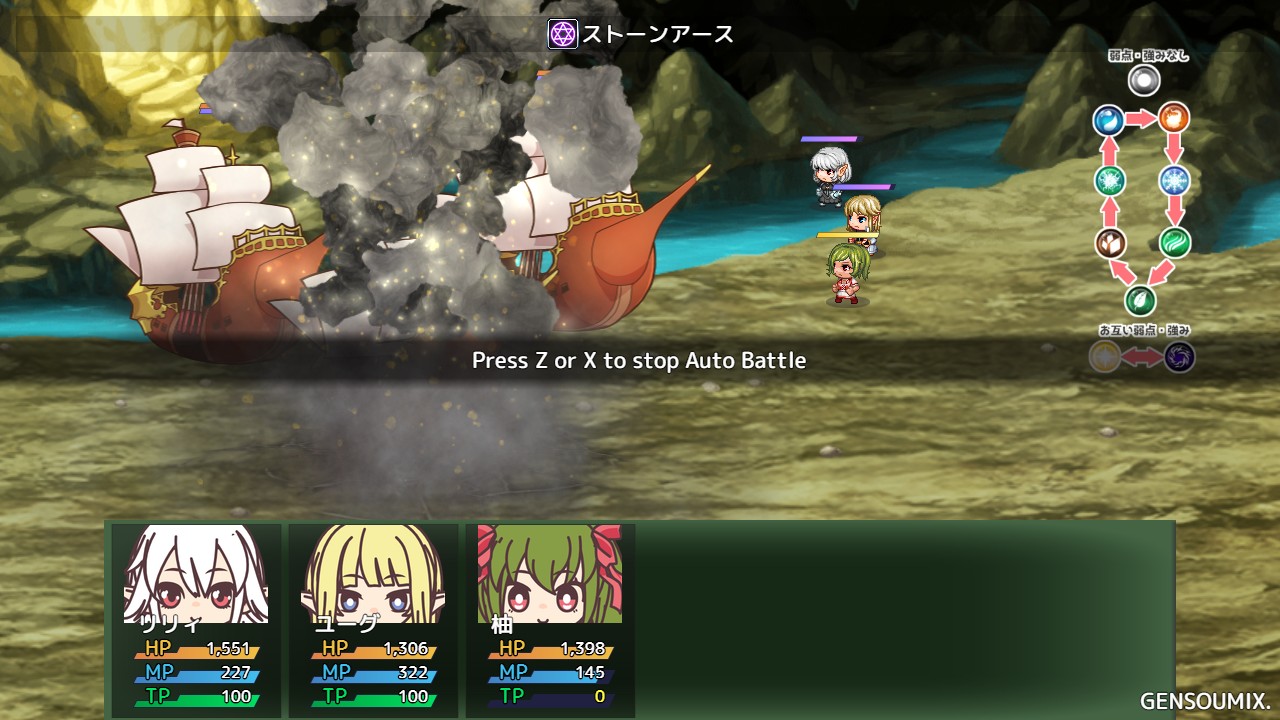Select the orange fire element icon
This screenshot has height=720, width=1280.
tap(1174, 118)
